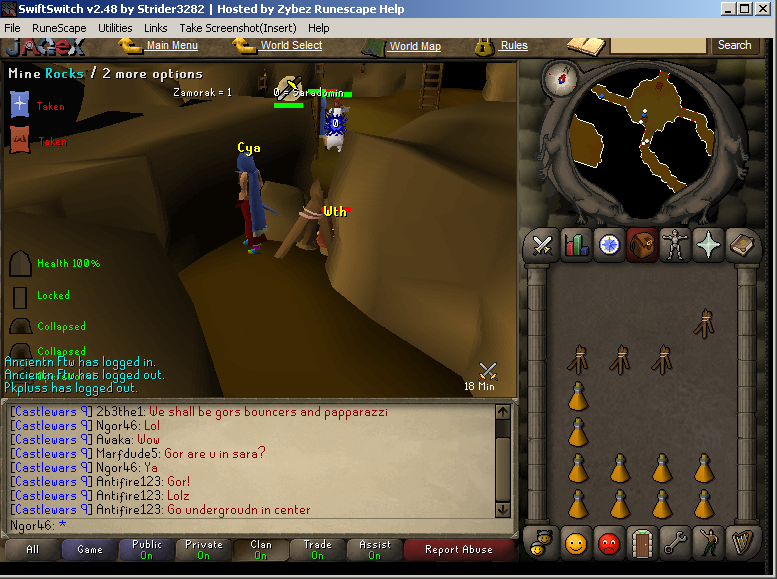Image resolution: width=777 pixels, height=579 pixels.
Task: Open the door logout tab
Action: [642, 543]
